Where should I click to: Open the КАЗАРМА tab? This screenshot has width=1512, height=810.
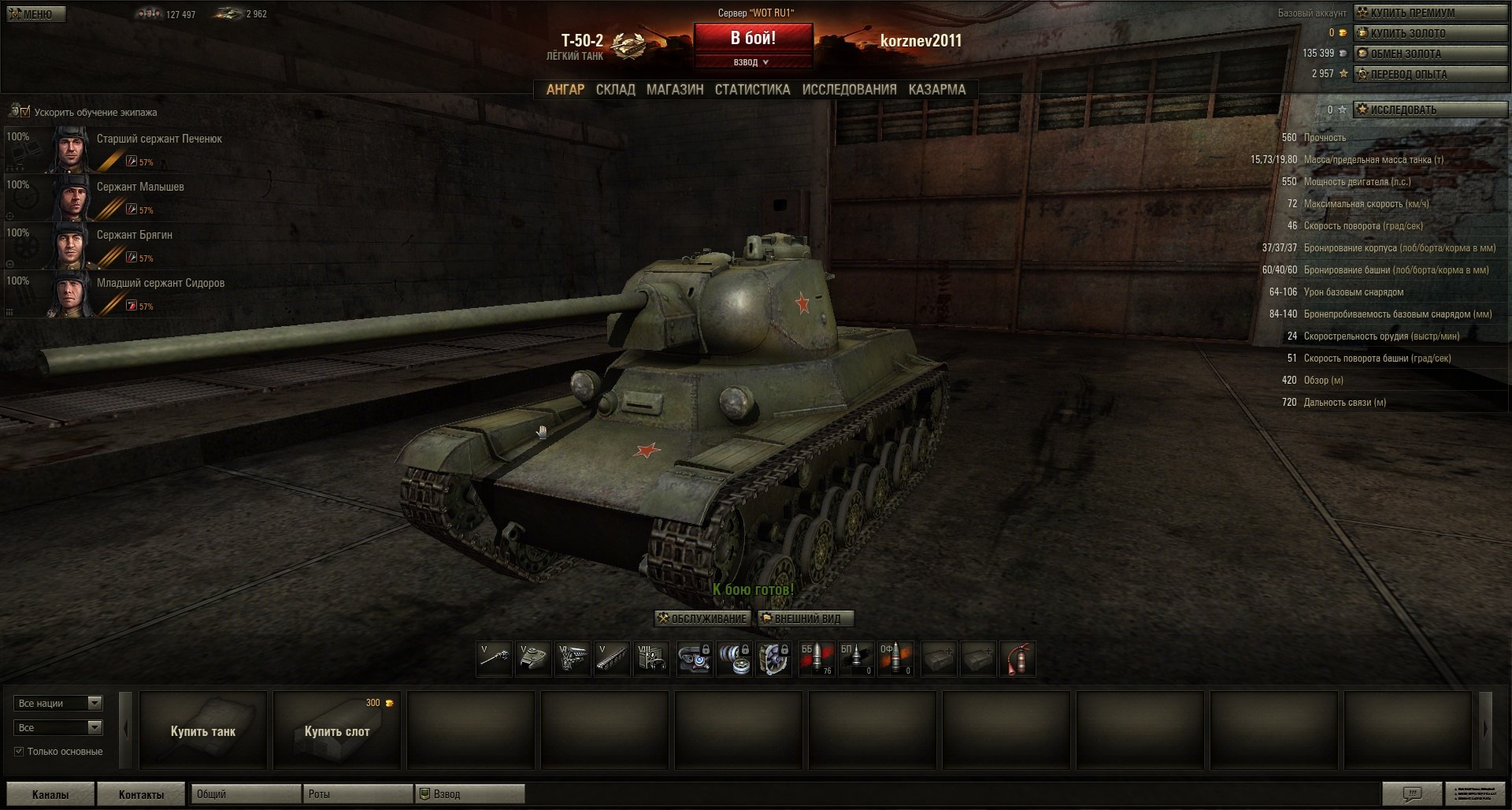click(x=936, y=90)
